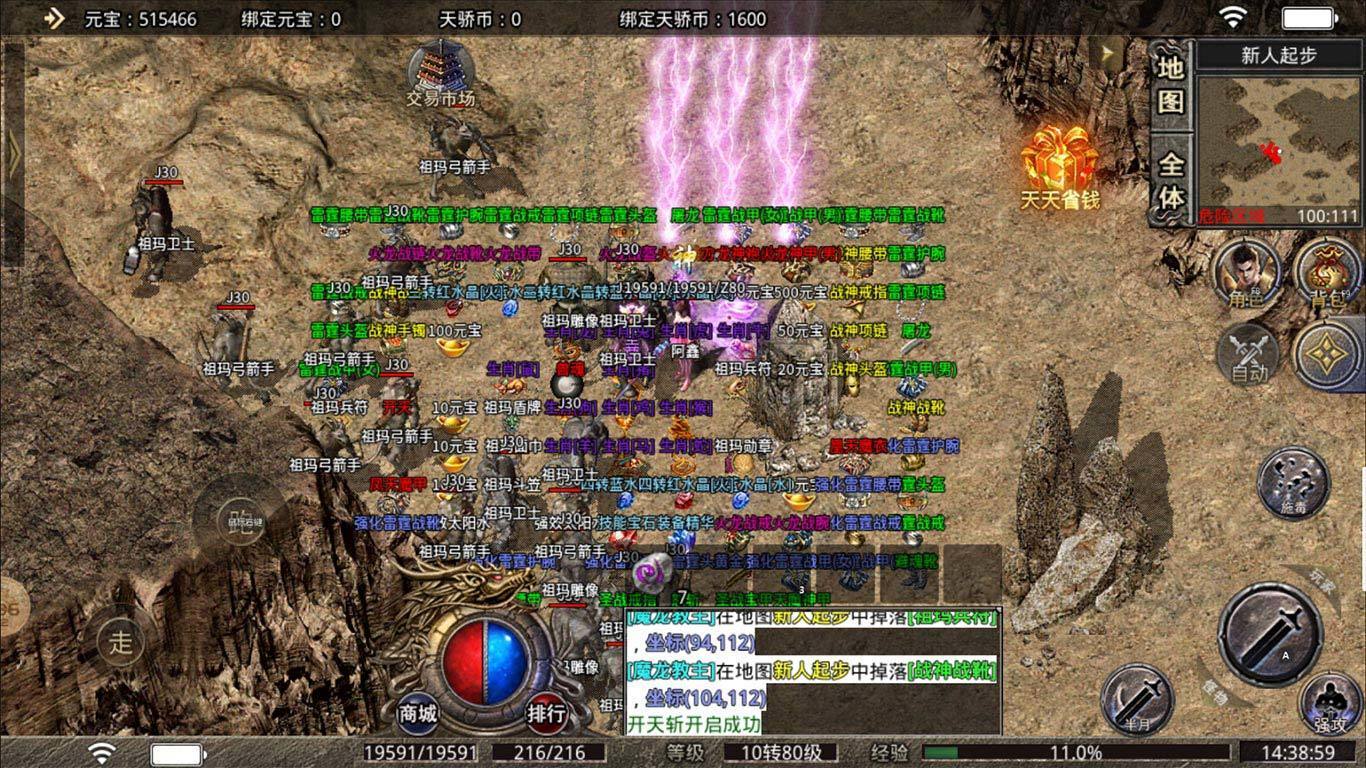Select the 全体 tab beside the minimap
1366x768 pixels.
click(x=1170, y=181)
